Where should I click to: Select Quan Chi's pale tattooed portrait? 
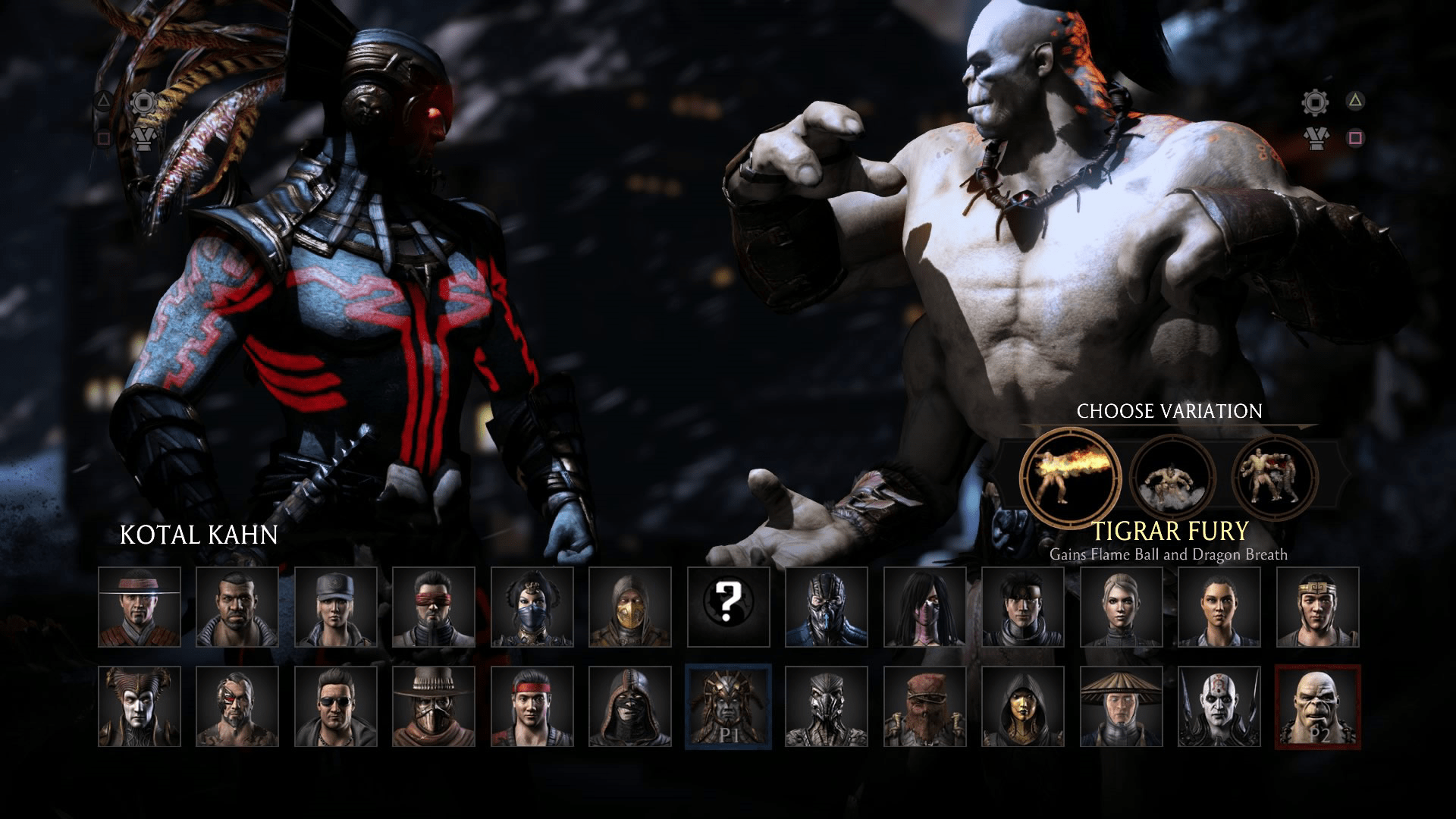coord(1219,706)
